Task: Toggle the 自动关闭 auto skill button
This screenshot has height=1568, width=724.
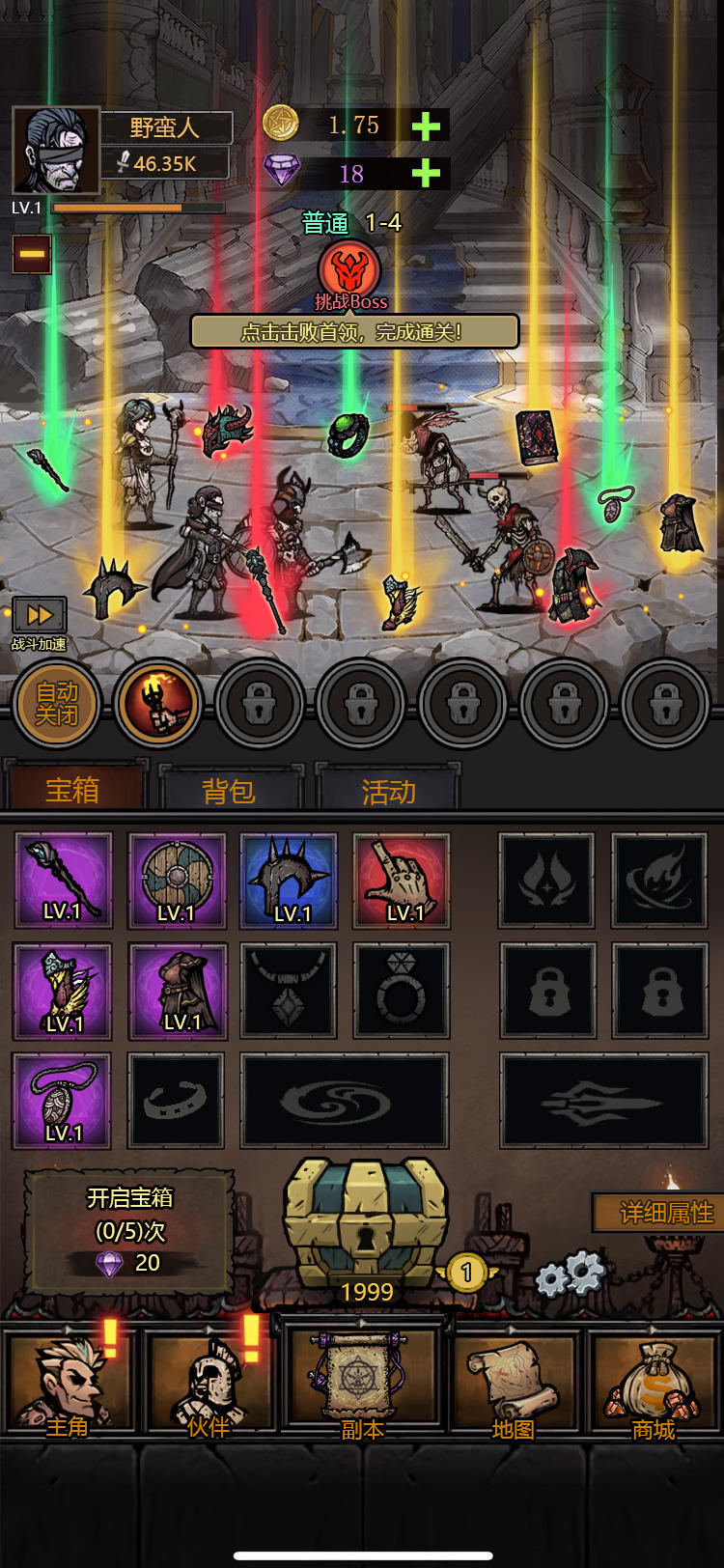Action: click(x=57, y=704)
